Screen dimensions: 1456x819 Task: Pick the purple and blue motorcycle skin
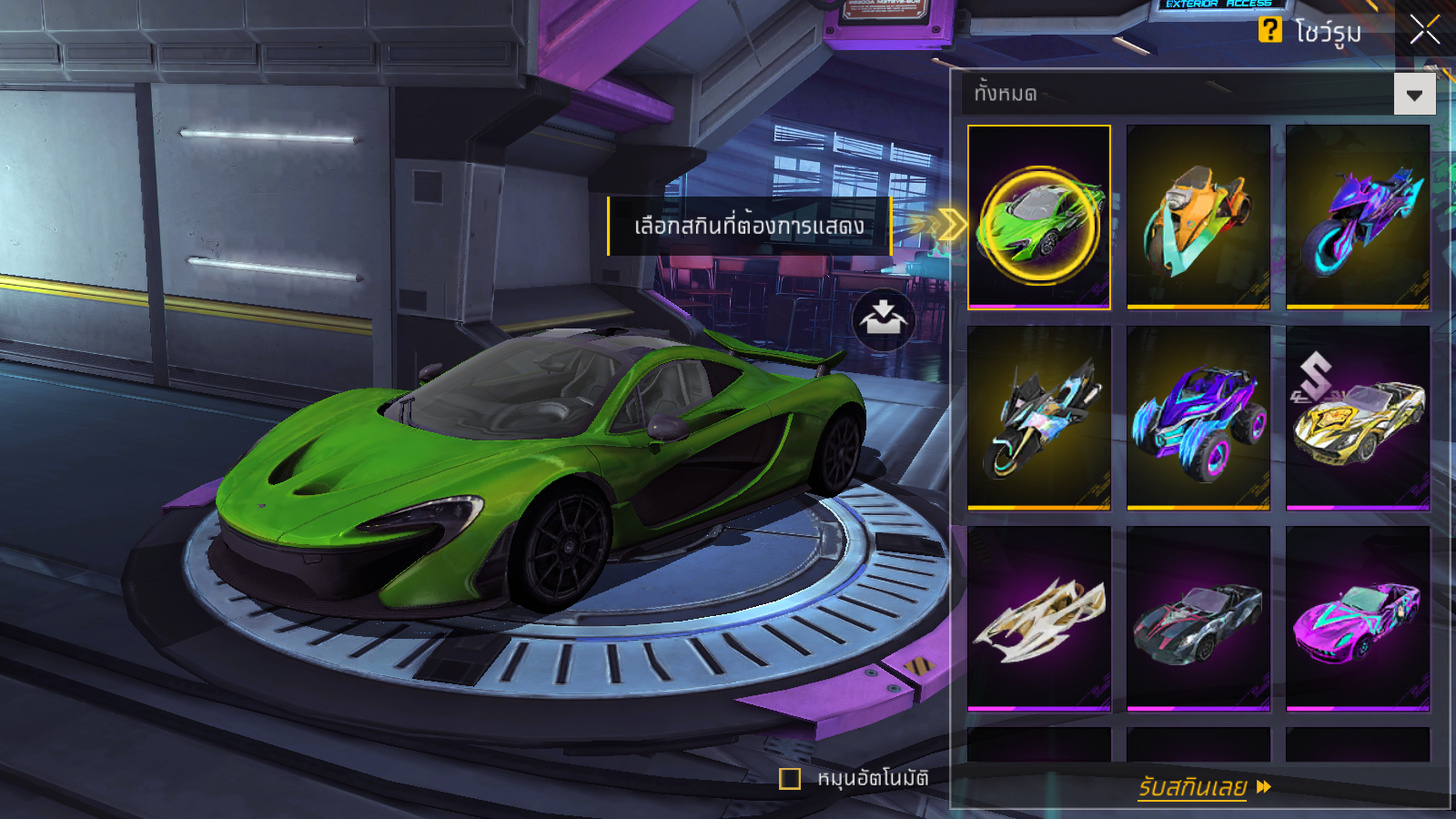pyautogui.click(x=1357, y=217)
